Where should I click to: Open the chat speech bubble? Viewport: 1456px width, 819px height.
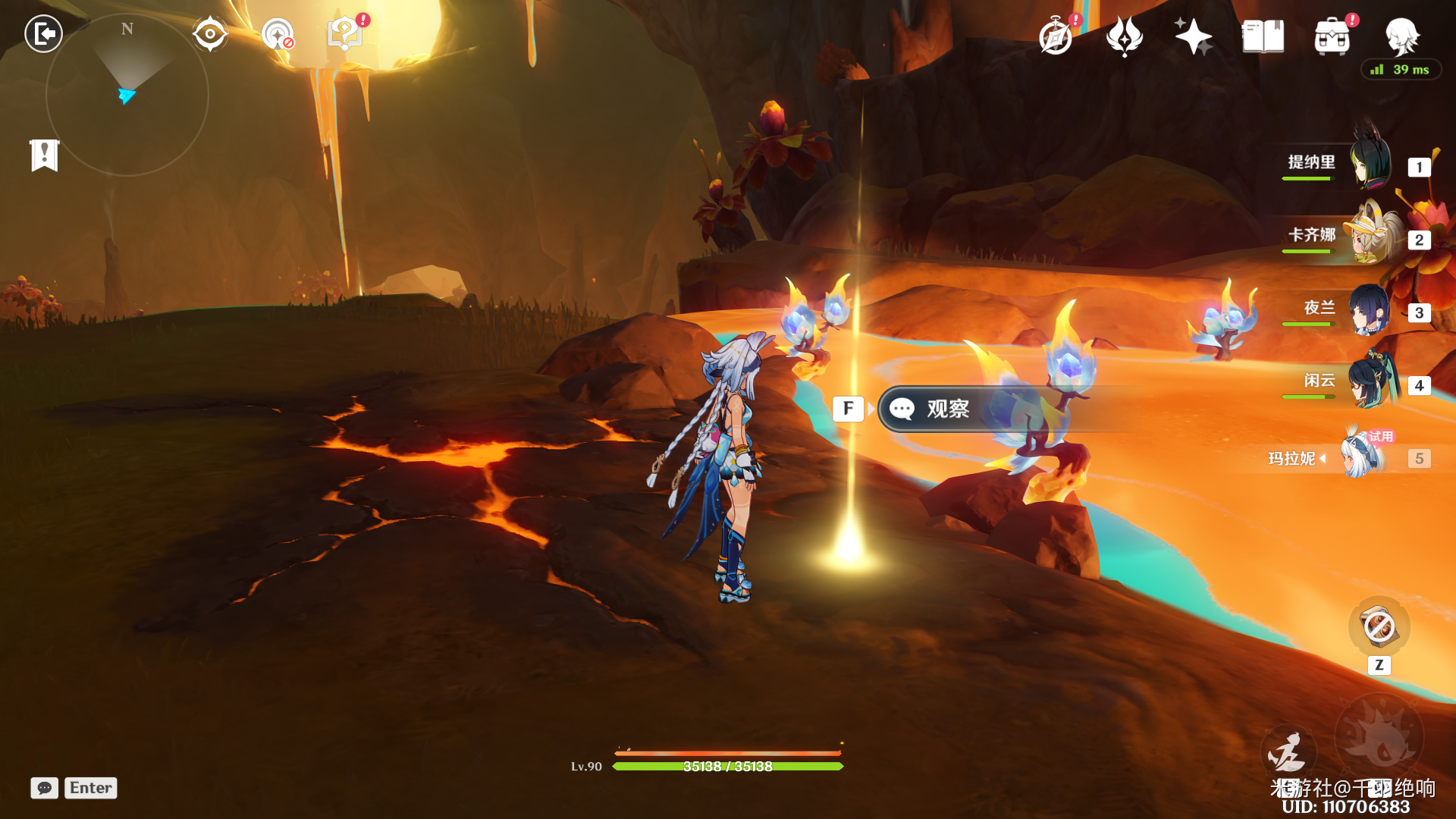click(x=45, y=788)
